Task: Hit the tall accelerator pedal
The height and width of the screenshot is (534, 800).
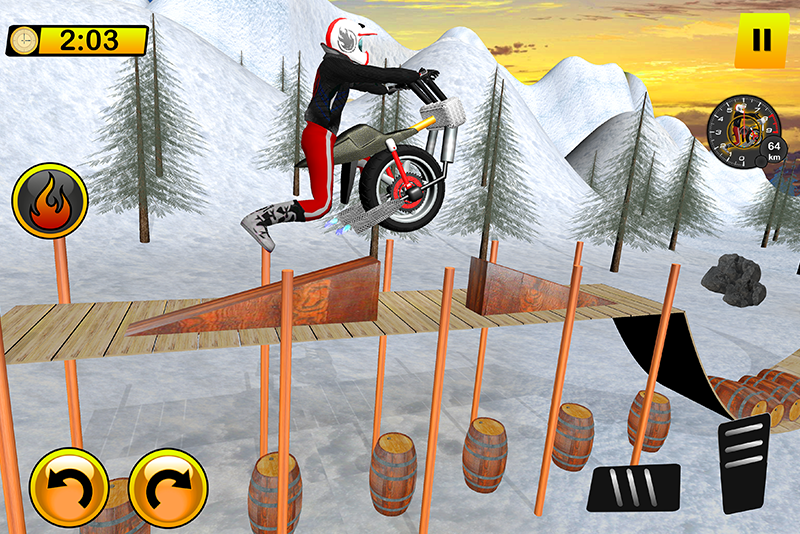Action: pyautogui.click(x=745, y=462)
